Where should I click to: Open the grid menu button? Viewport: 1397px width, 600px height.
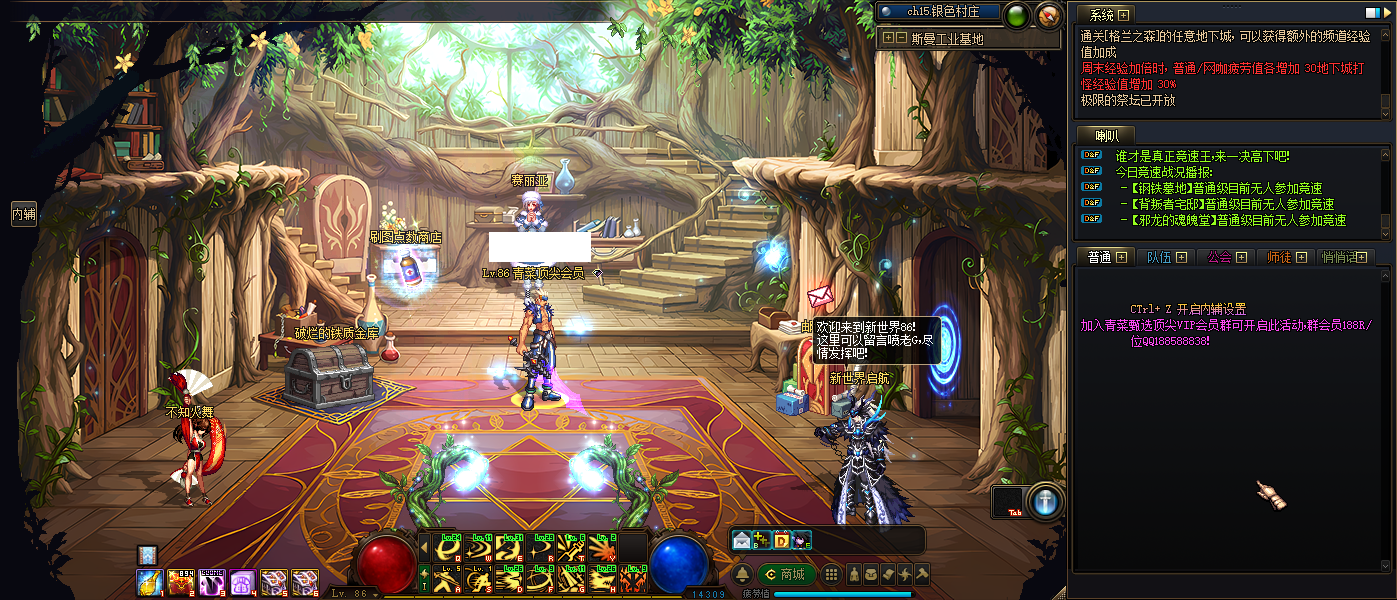tap(830, 574)
